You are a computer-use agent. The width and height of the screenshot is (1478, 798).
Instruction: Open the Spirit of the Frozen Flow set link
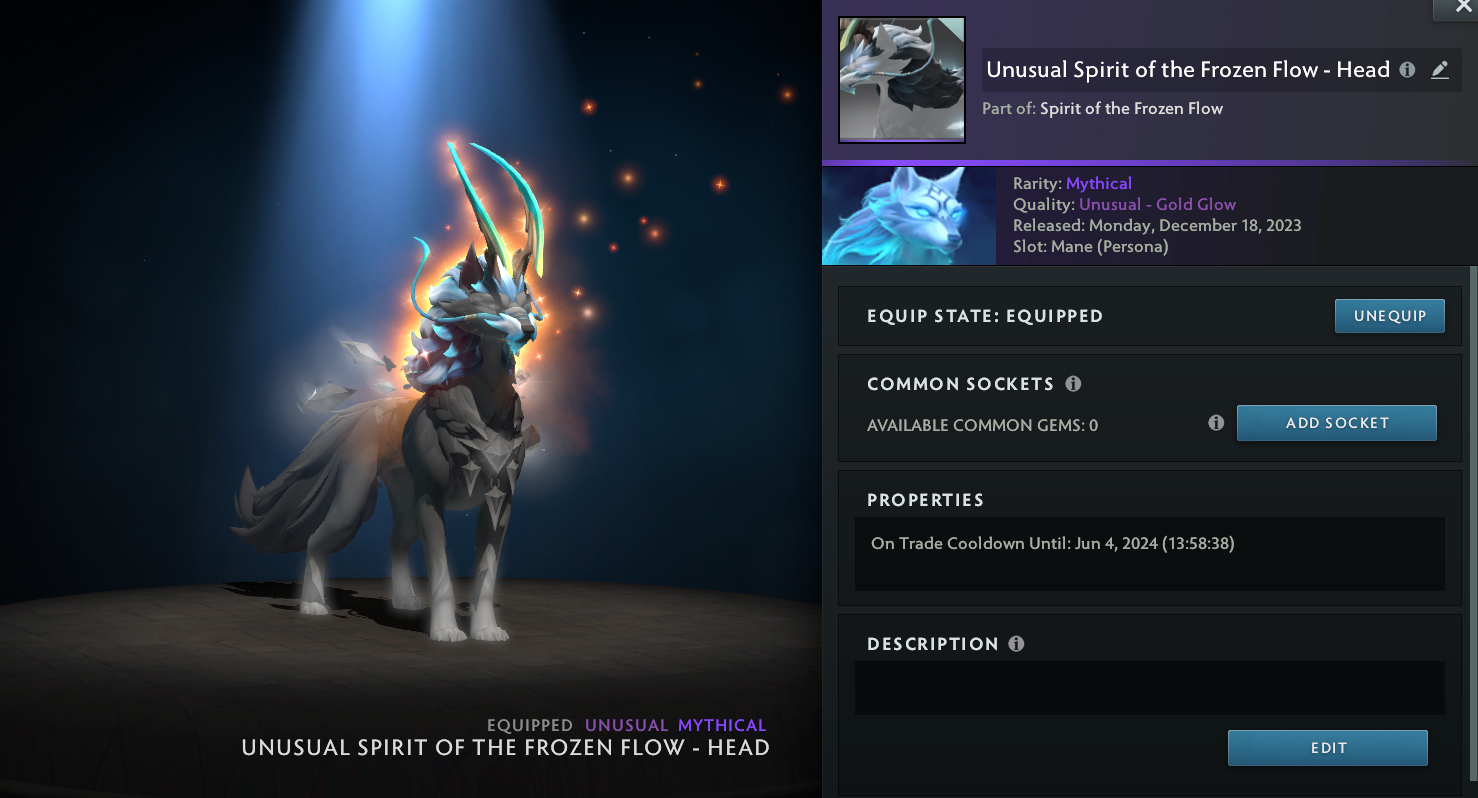(x=1131, y=108)
